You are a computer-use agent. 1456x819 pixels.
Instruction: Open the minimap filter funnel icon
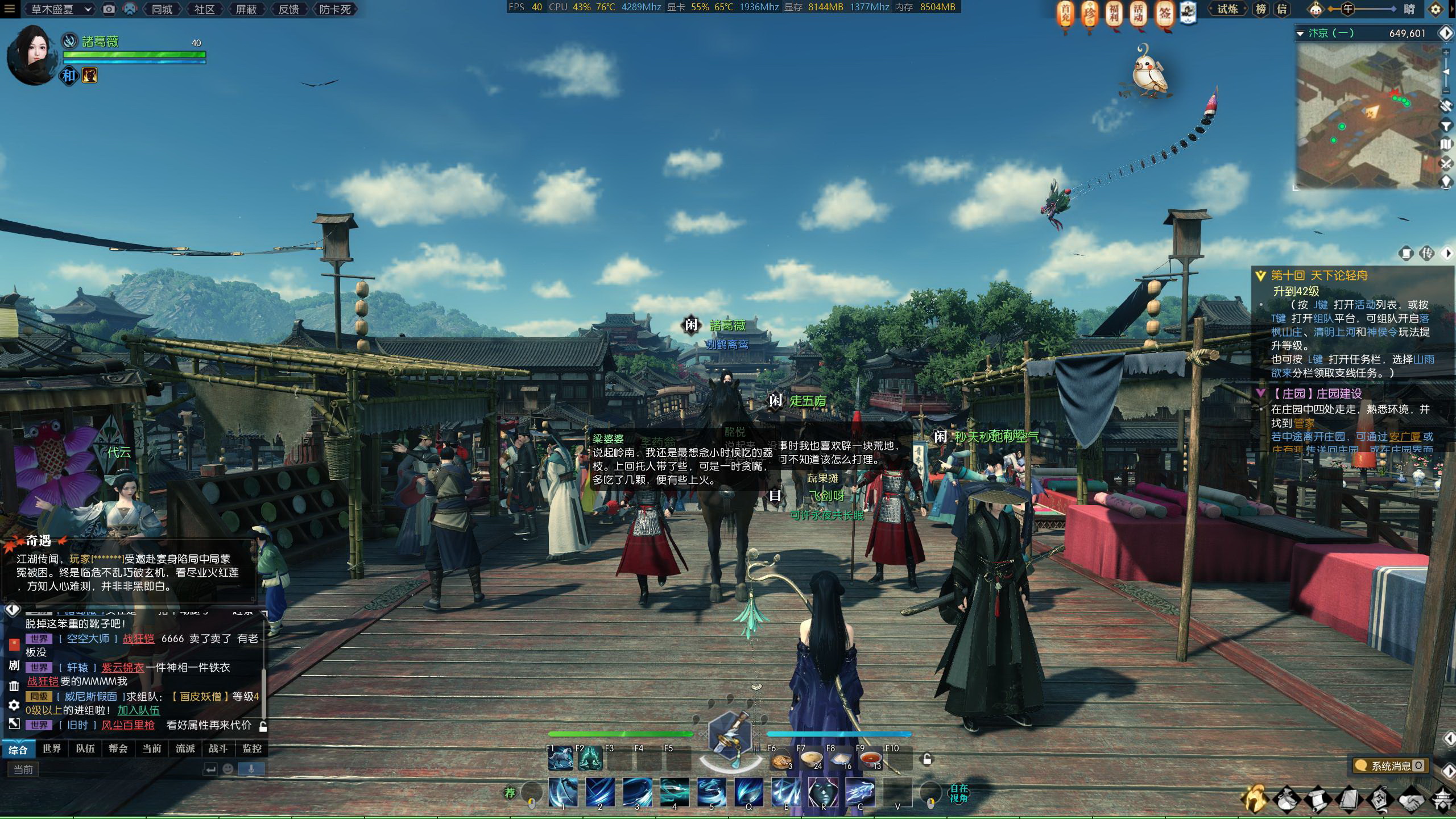pos(1446,125)
